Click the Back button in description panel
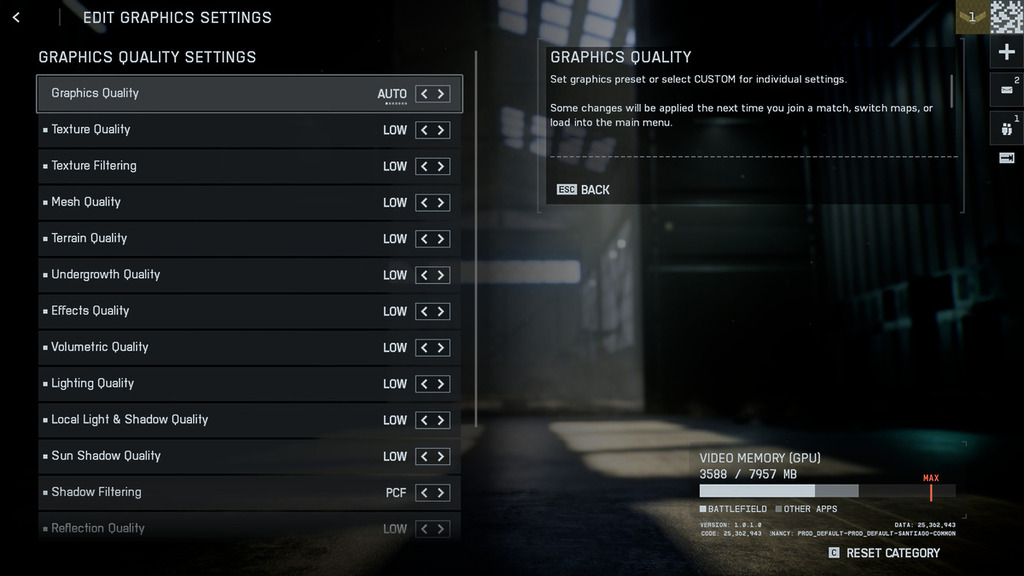This screenshot has height=576, width=1024. 584,190
